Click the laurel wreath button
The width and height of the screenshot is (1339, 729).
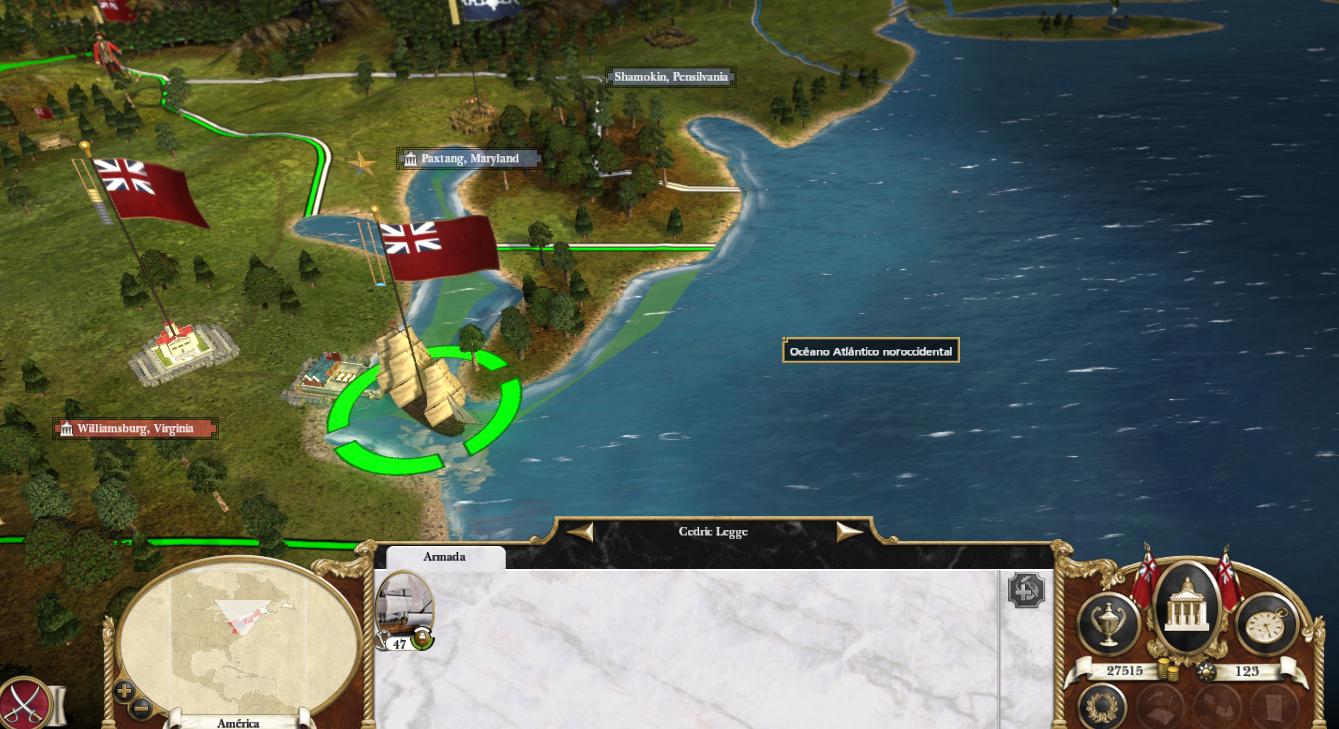coord(1102,707)
